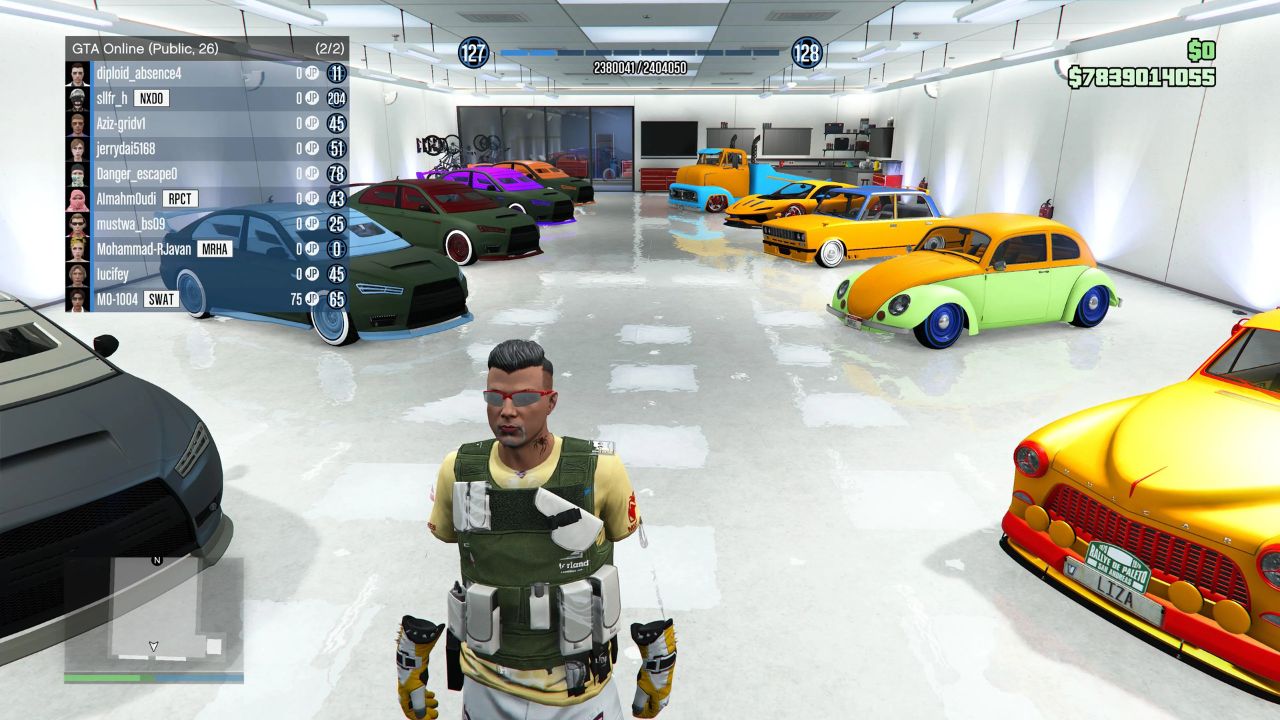Click the SWAT crew tag on MO-1004
This screenshot has width=1280, height=720.
pyautogui.click(x=164, y=298)
